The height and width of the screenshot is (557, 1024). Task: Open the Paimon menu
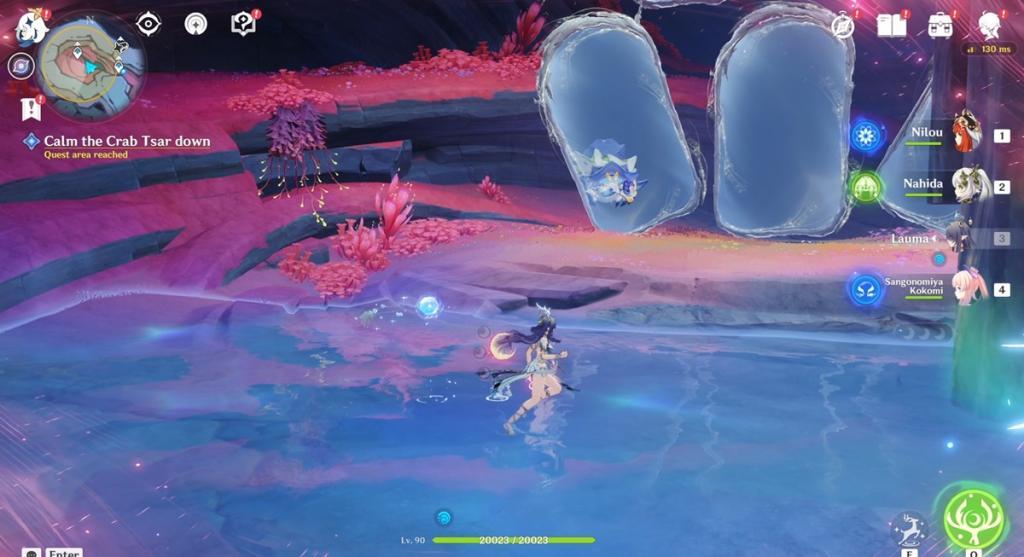click(x=31, y=28)
